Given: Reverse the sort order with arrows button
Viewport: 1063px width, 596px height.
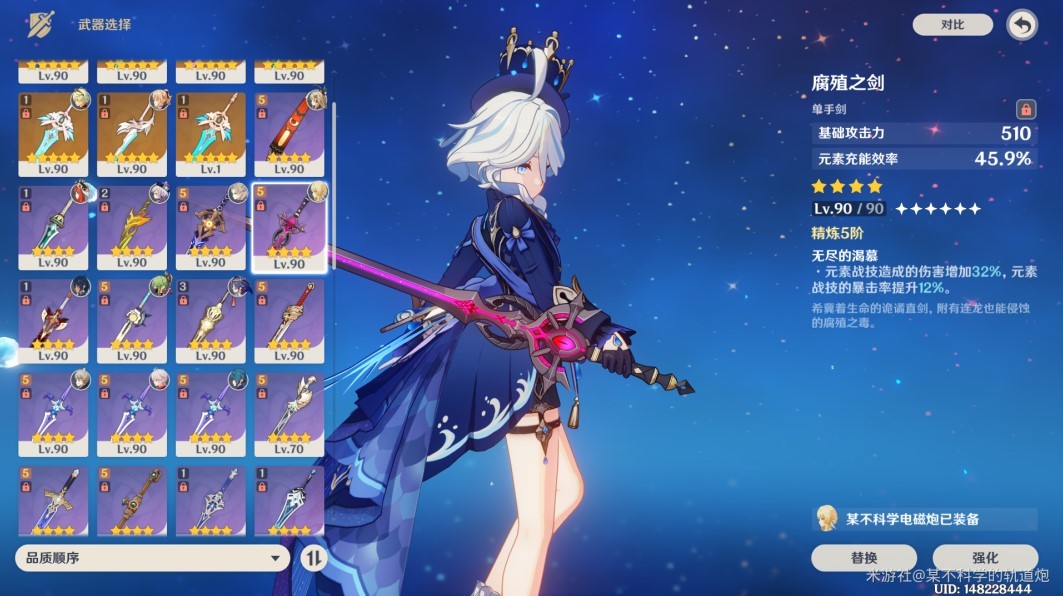Looking at the screenshot, I should (313, 558).
